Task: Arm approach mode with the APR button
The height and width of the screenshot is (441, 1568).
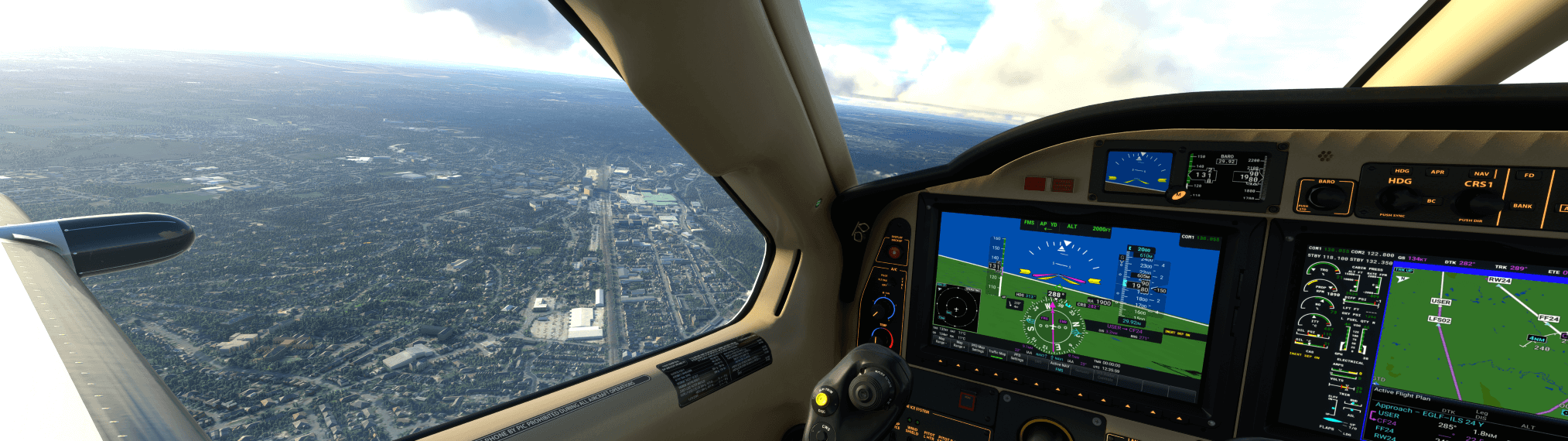Action: [1437, 173]
